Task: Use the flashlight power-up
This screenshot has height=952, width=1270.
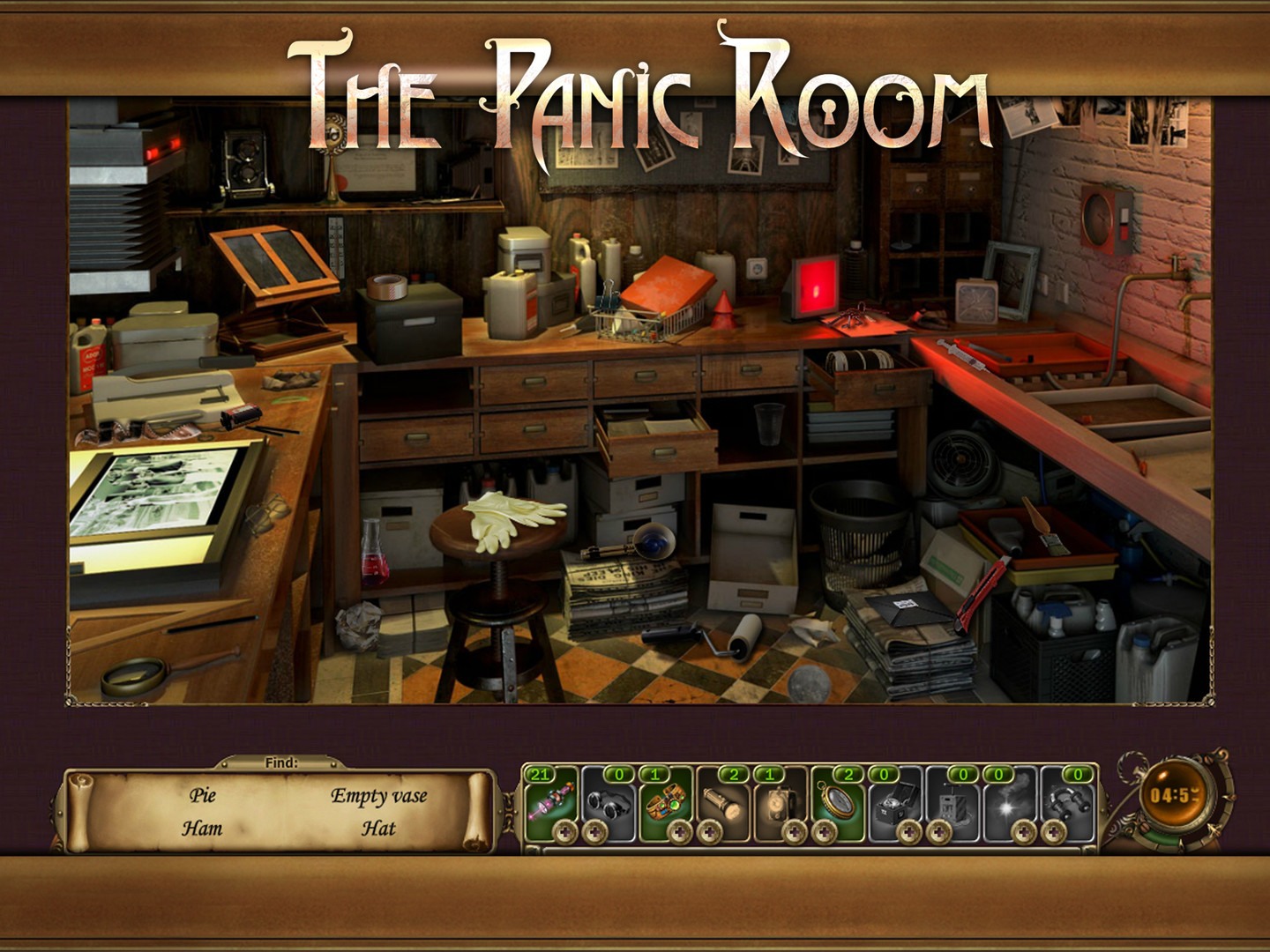Action: pyautogui.click(x=723, y=802)
